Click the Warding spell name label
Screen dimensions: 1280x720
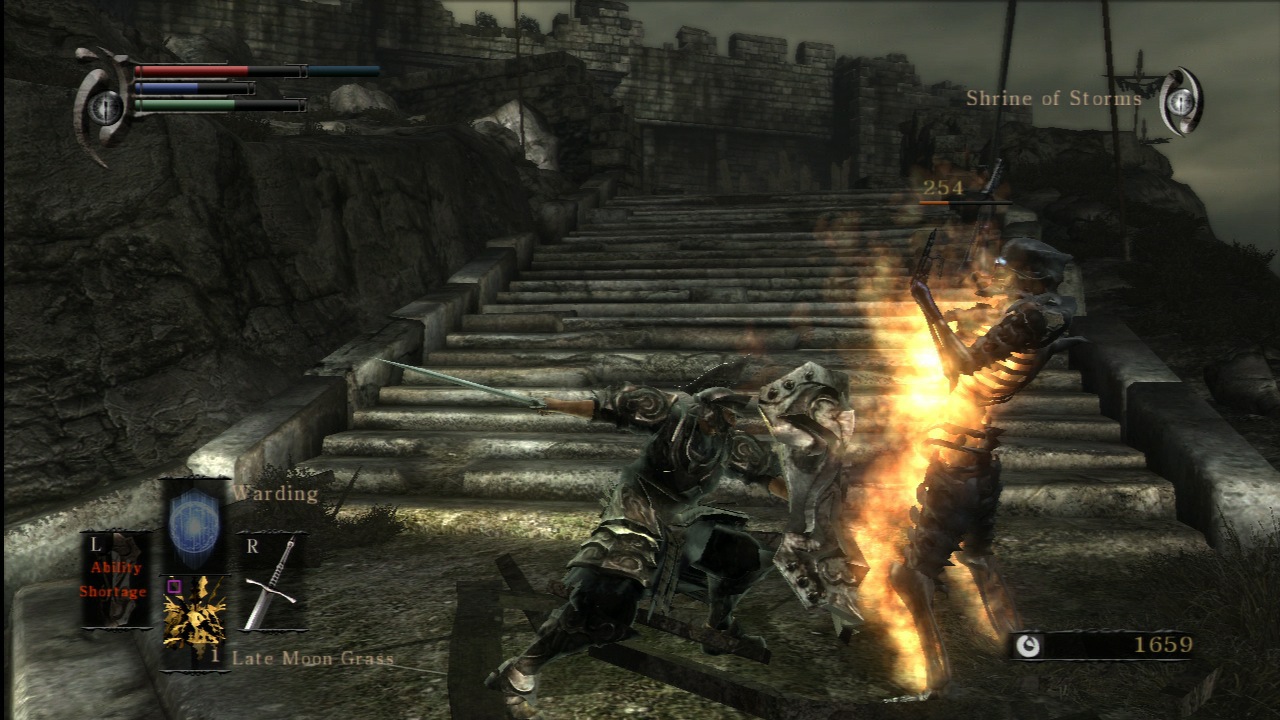pyautogui.click(x=274, y=492)
